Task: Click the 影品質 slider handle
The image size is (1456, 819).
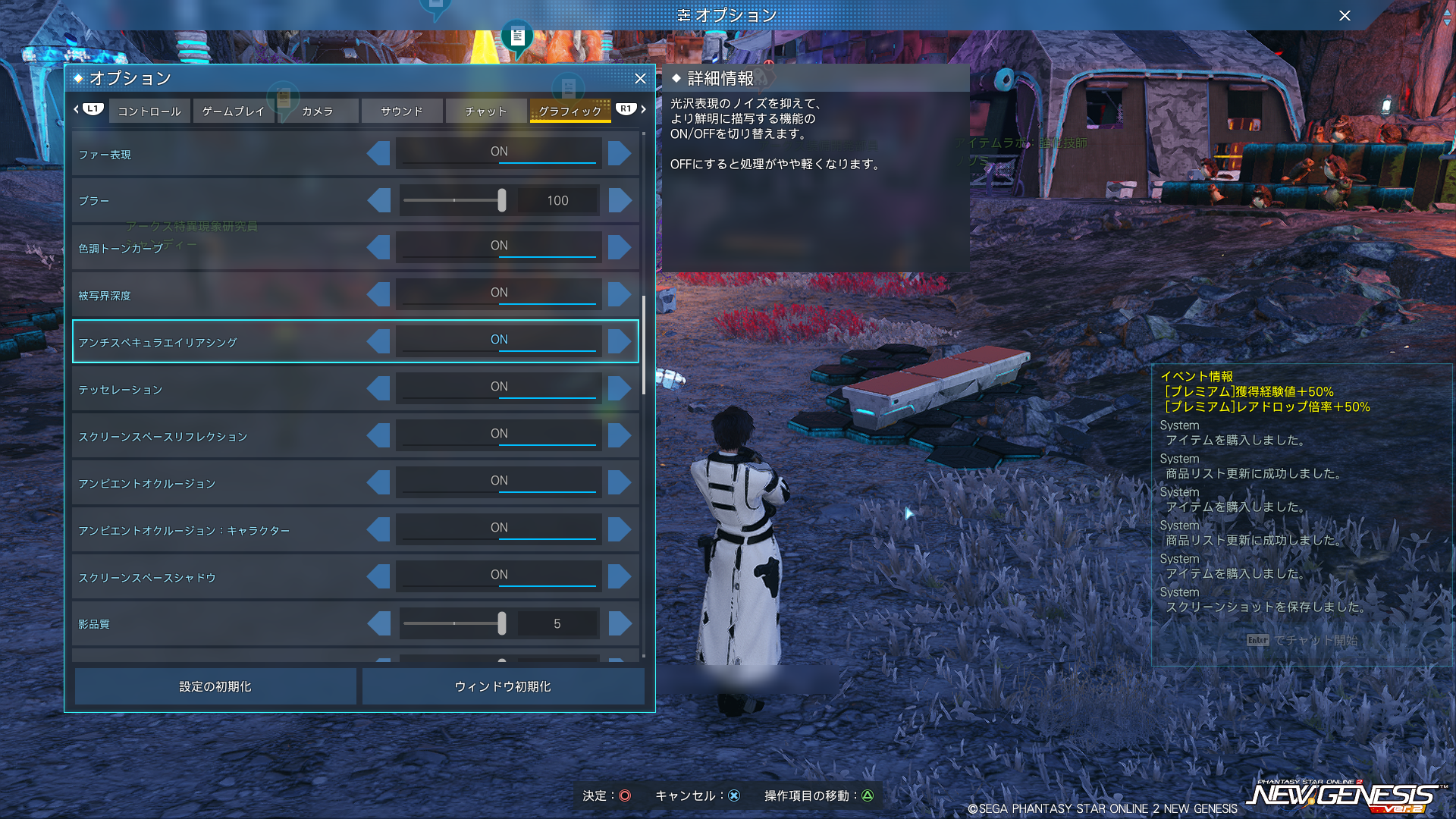Action: tap(502, 623)
